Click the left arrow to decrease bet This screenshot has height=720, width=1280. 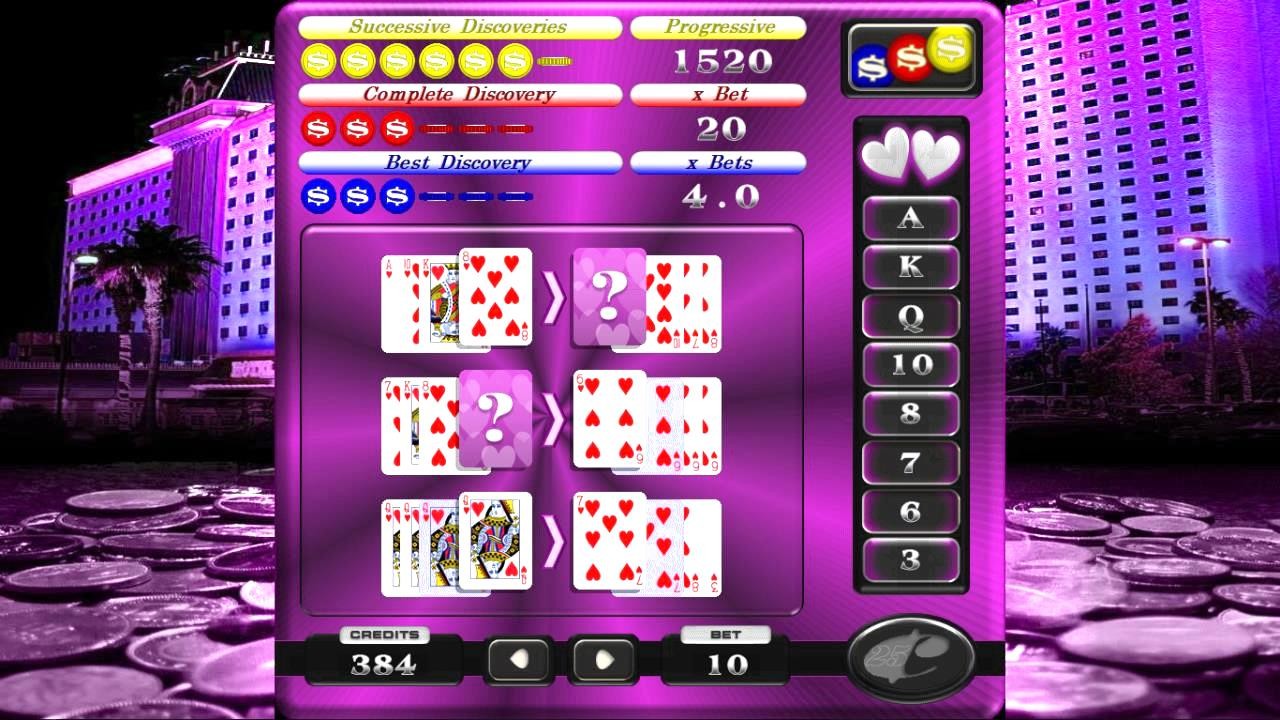(517, 658)
